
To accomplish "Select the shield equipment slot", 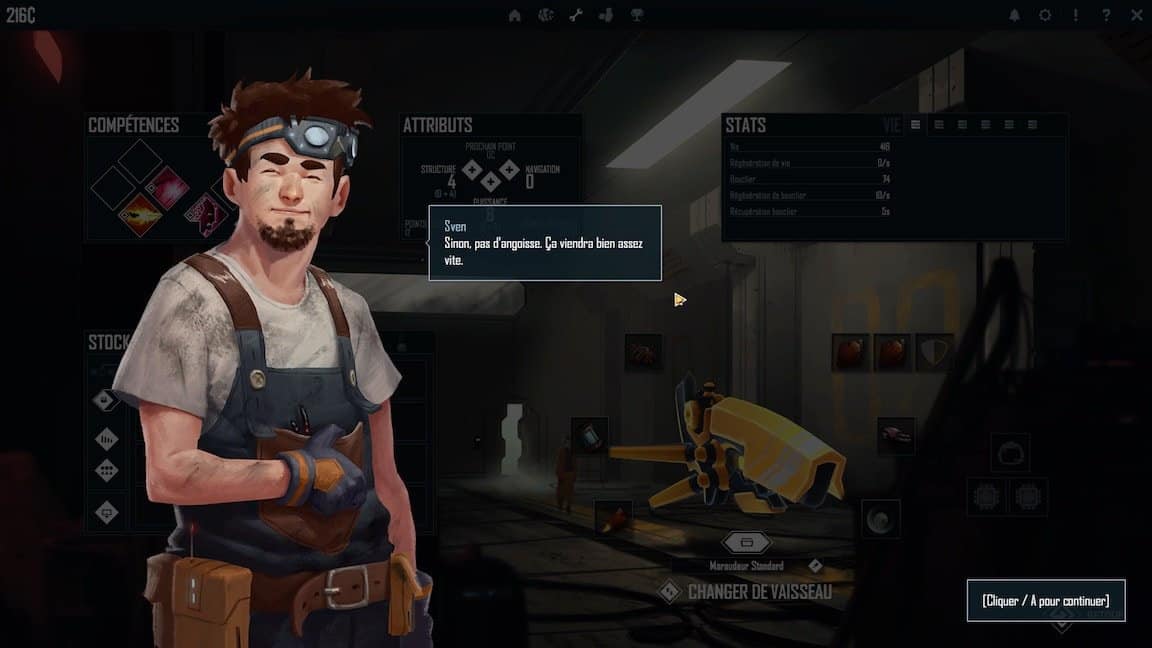I will (x=934, y=352).
